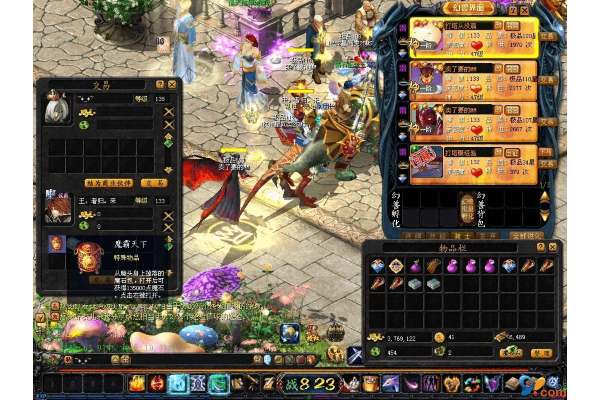This screenshot has width=600, height=400.
Task: Close the 交易 trade window
Action: tap(171, 86)
